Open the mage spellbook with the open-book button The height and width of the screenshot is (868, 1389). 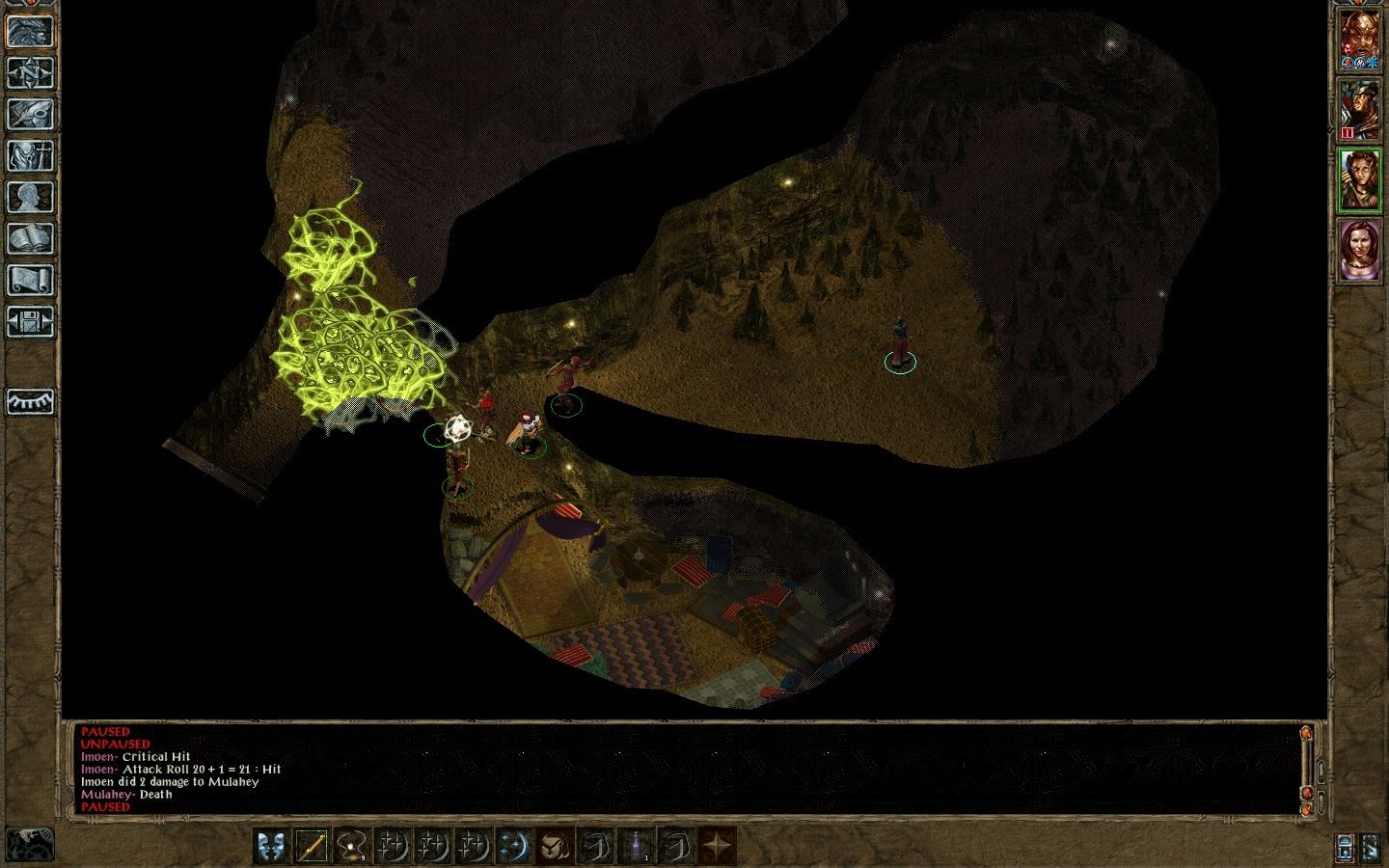point(30,238)
